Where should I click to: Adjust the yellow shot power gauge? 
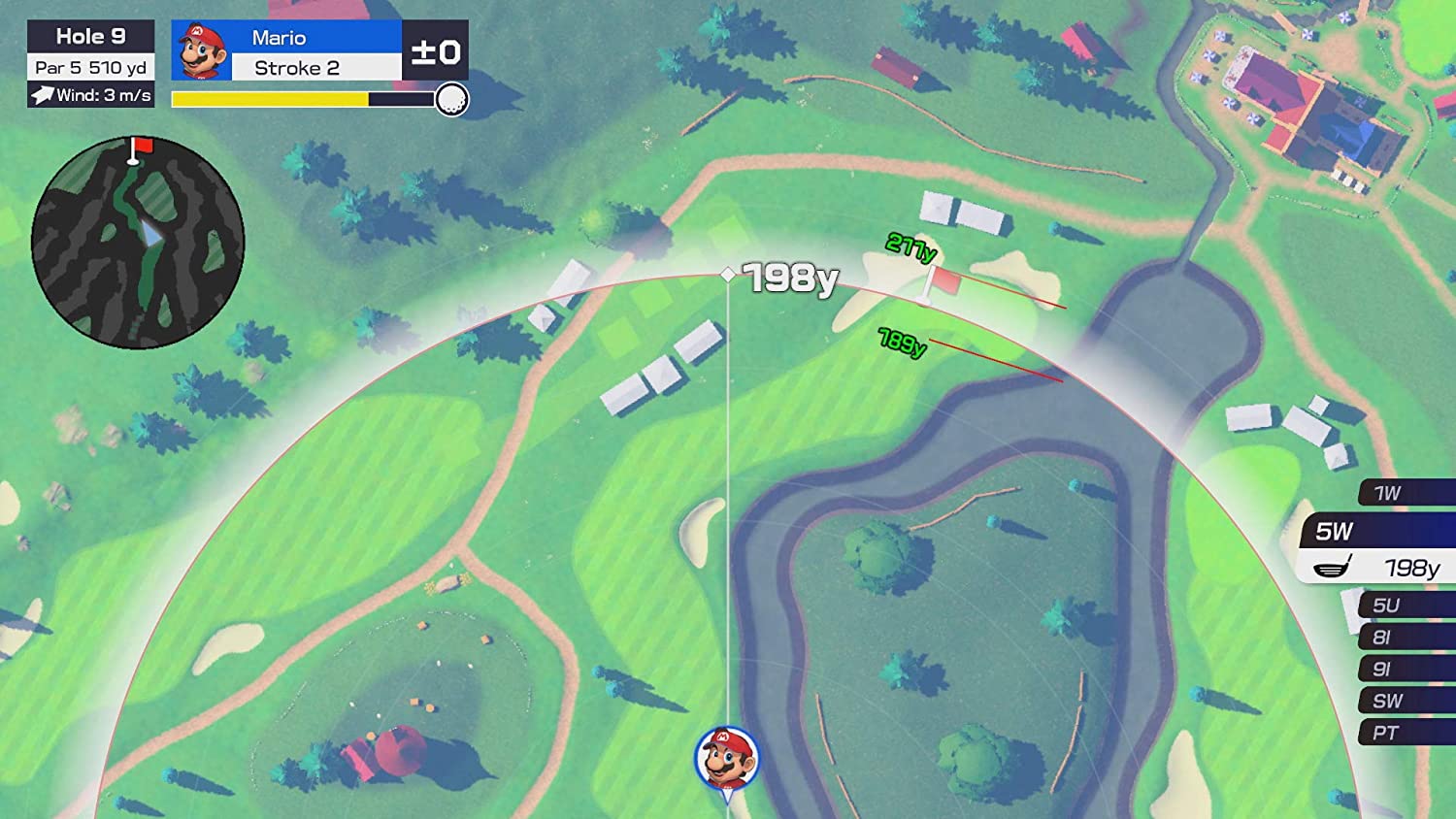[272, 98]
